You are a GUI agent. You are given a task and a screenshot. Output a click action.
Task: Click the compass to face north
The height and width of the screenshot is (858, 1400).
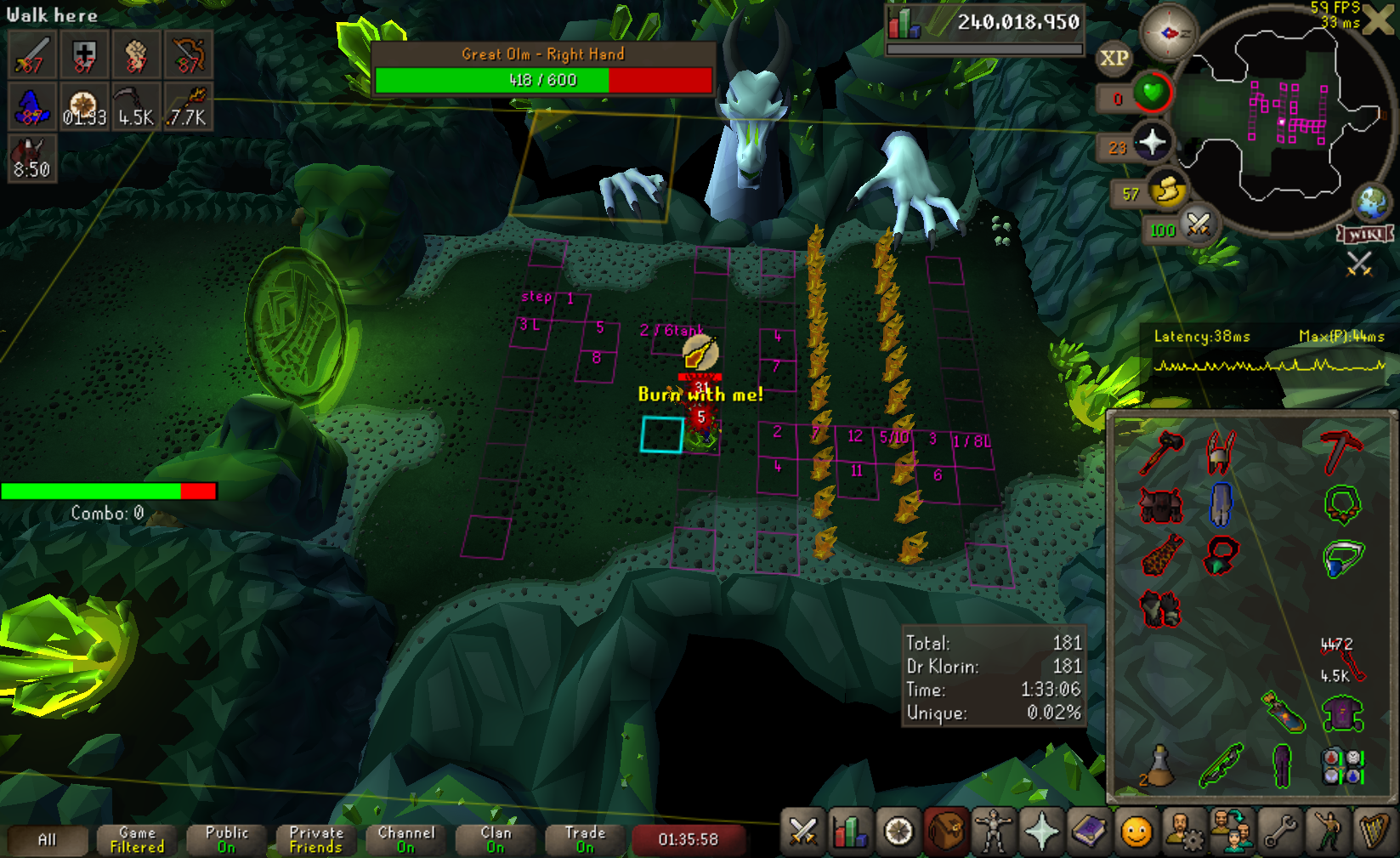click(1168, 33)
